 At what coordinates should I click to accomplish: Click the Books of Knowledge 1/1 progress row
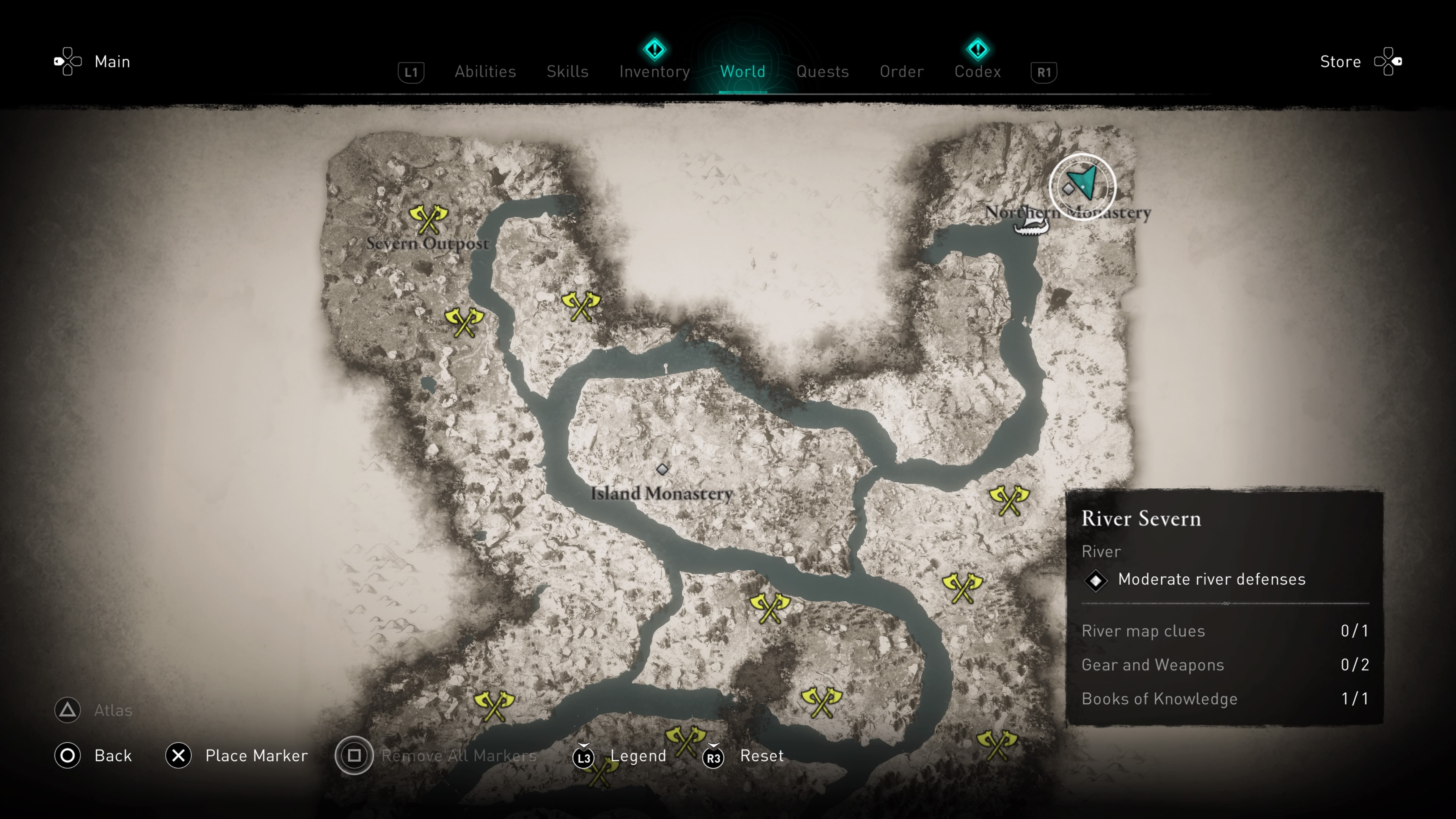click(1160, 698)
